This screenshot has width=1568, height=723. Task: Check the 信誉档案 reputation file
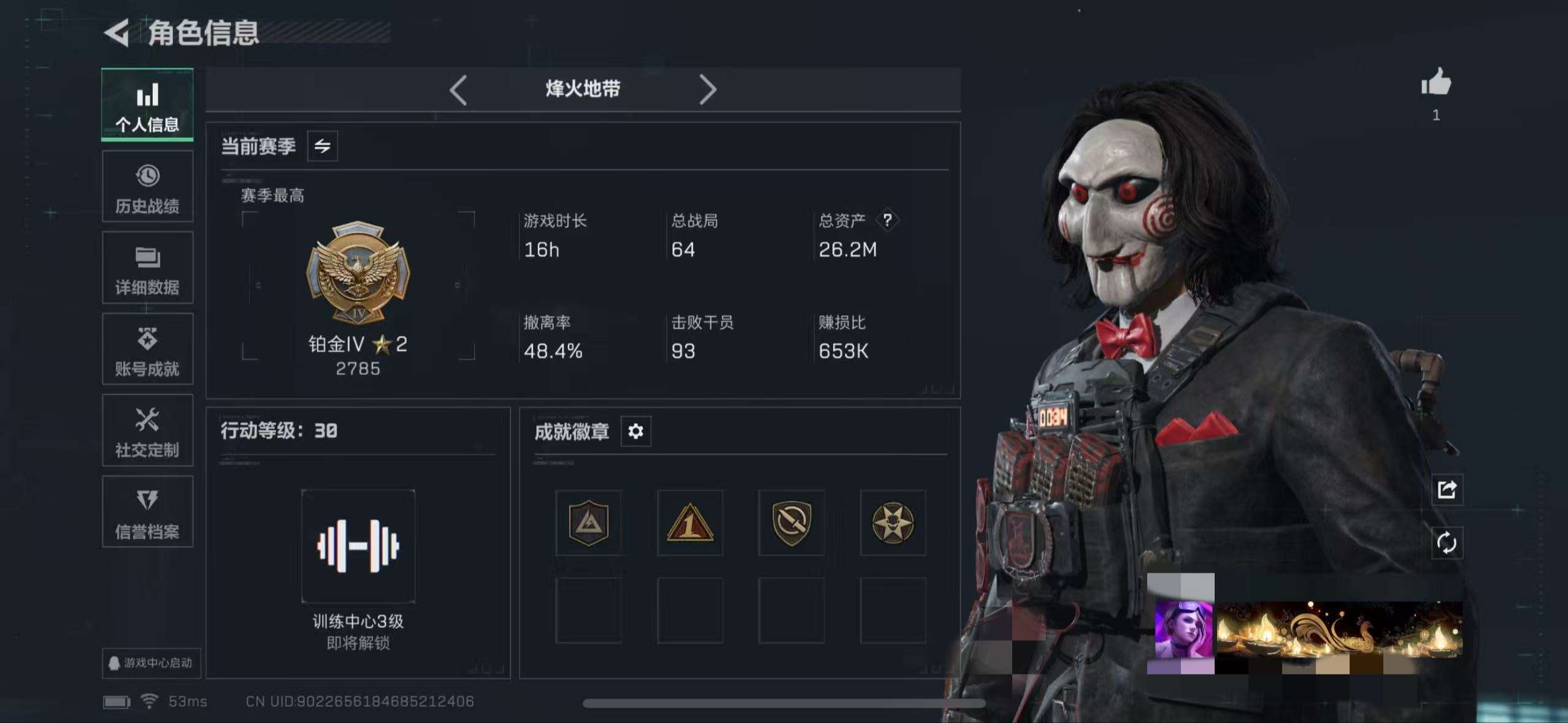[x=147, y=512]
